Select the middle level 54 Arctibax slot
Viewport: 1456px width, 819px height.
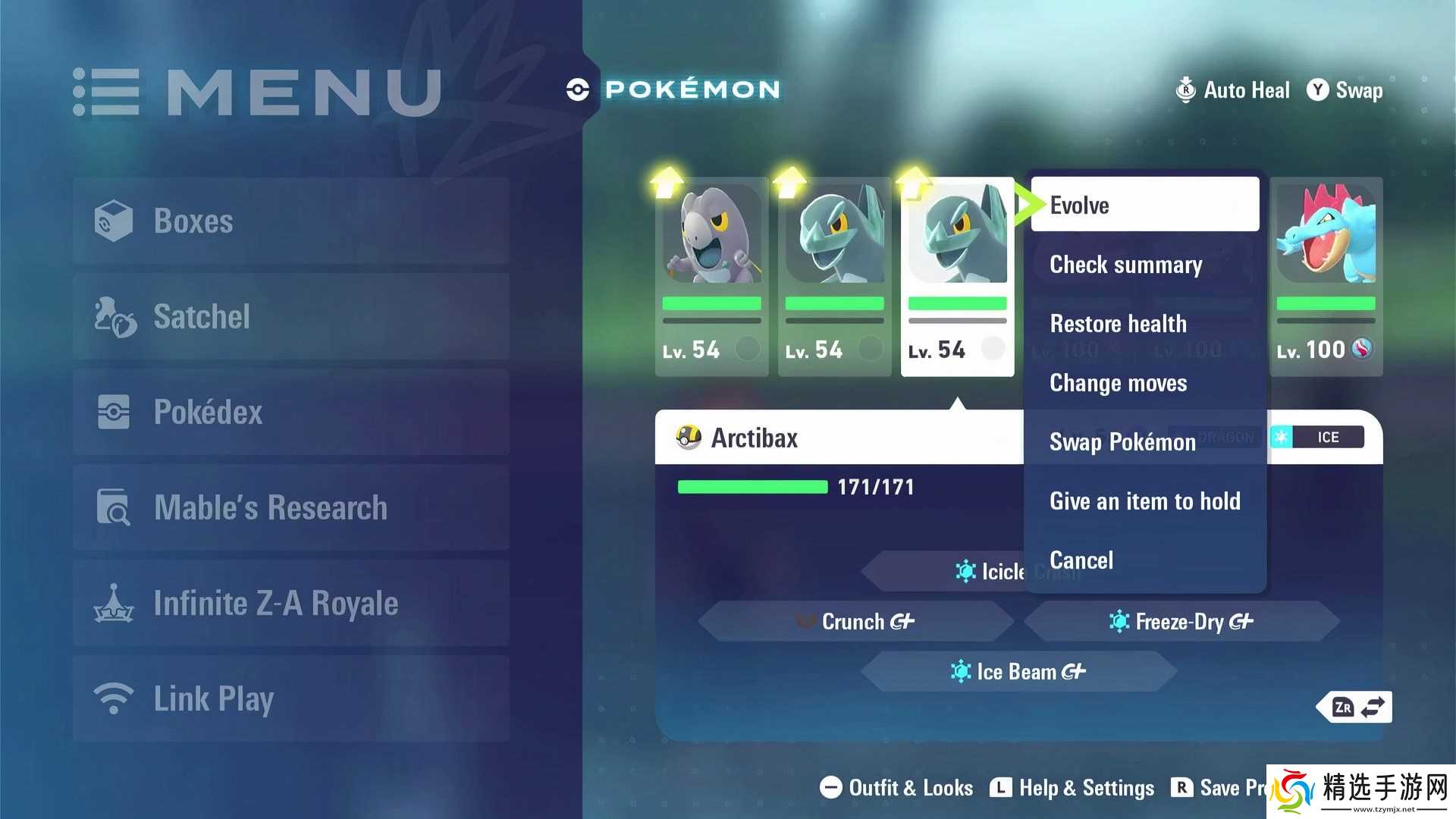[x=834, y=277]
